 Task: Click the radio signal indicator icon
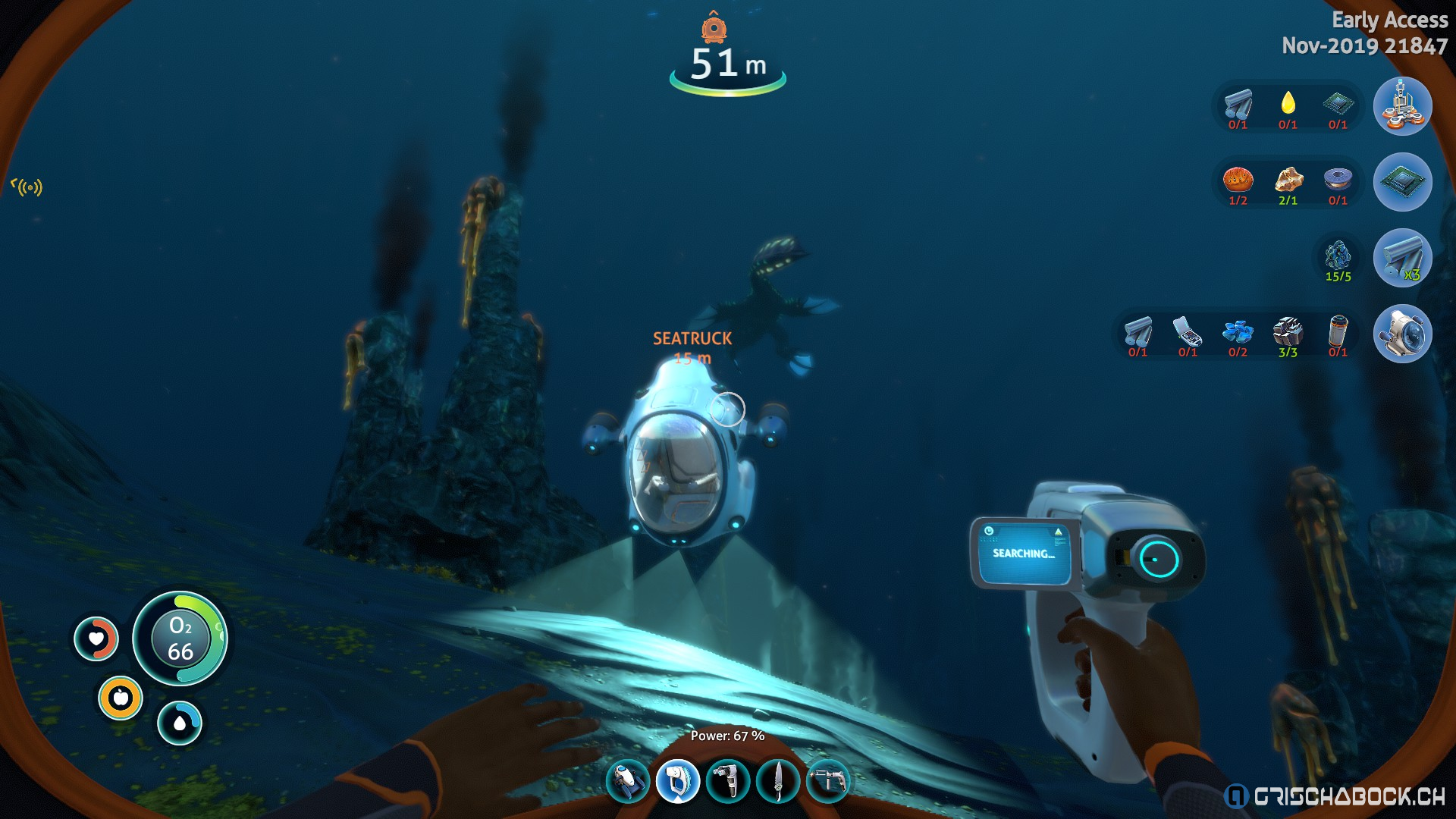tap(27, 187)
